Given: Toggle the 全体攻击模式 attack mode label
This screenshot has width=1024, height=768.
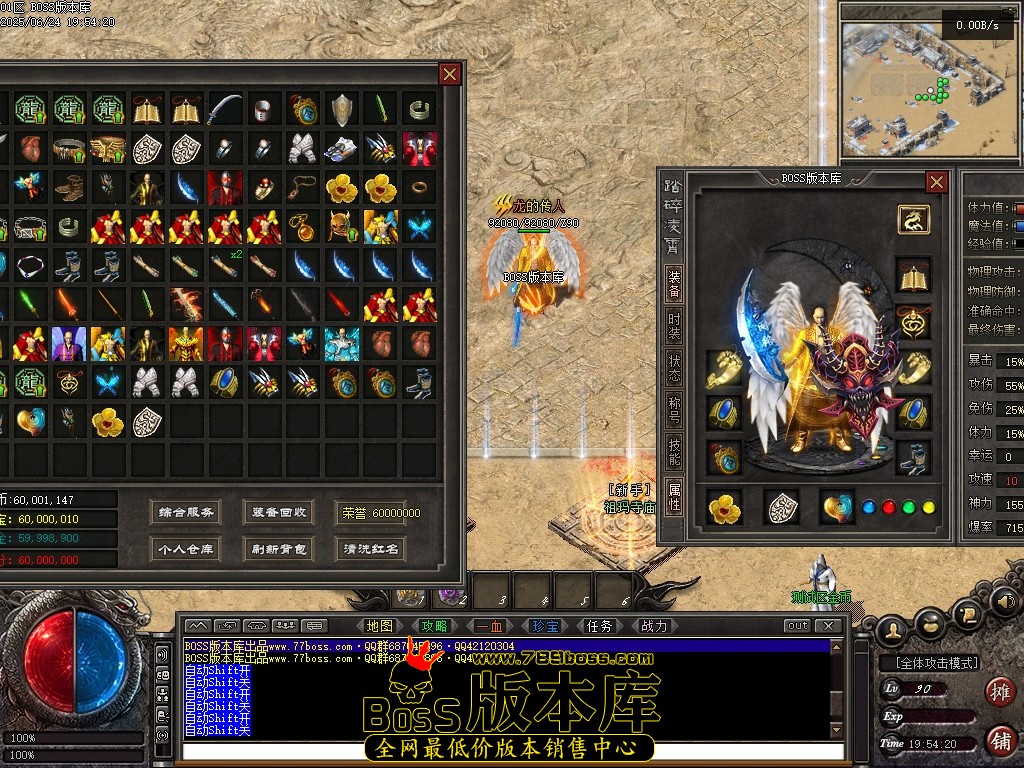Looking at the screenshot, I should 930,663.
